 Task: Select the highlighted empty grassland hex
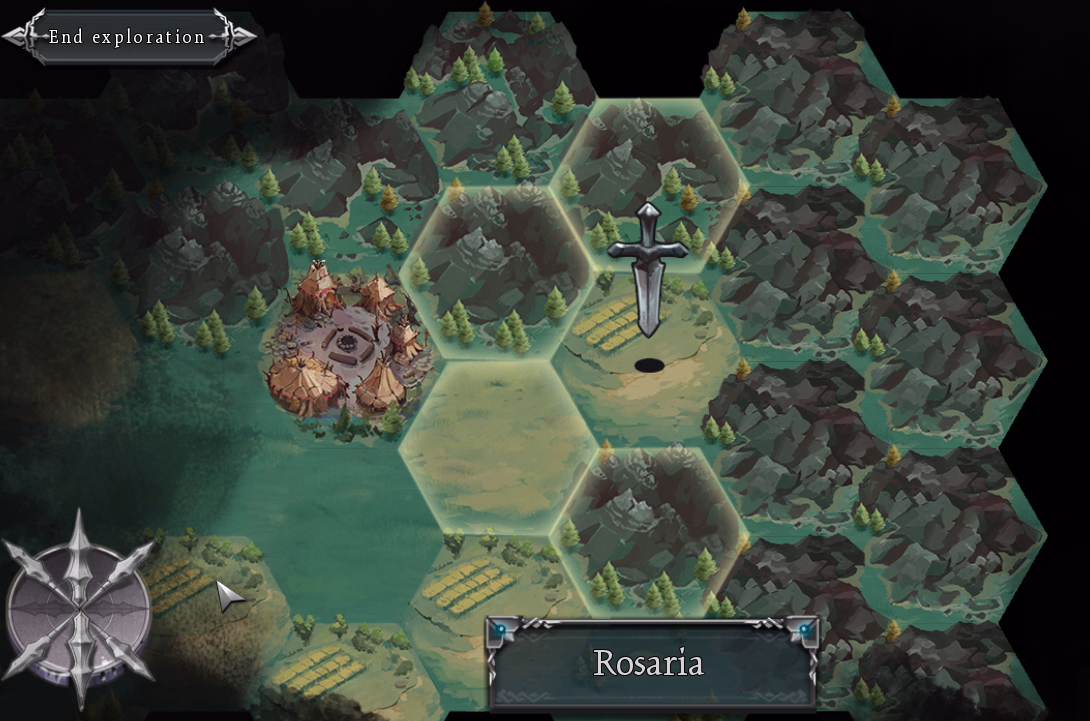pyautogui.click(x=499, y=447)
